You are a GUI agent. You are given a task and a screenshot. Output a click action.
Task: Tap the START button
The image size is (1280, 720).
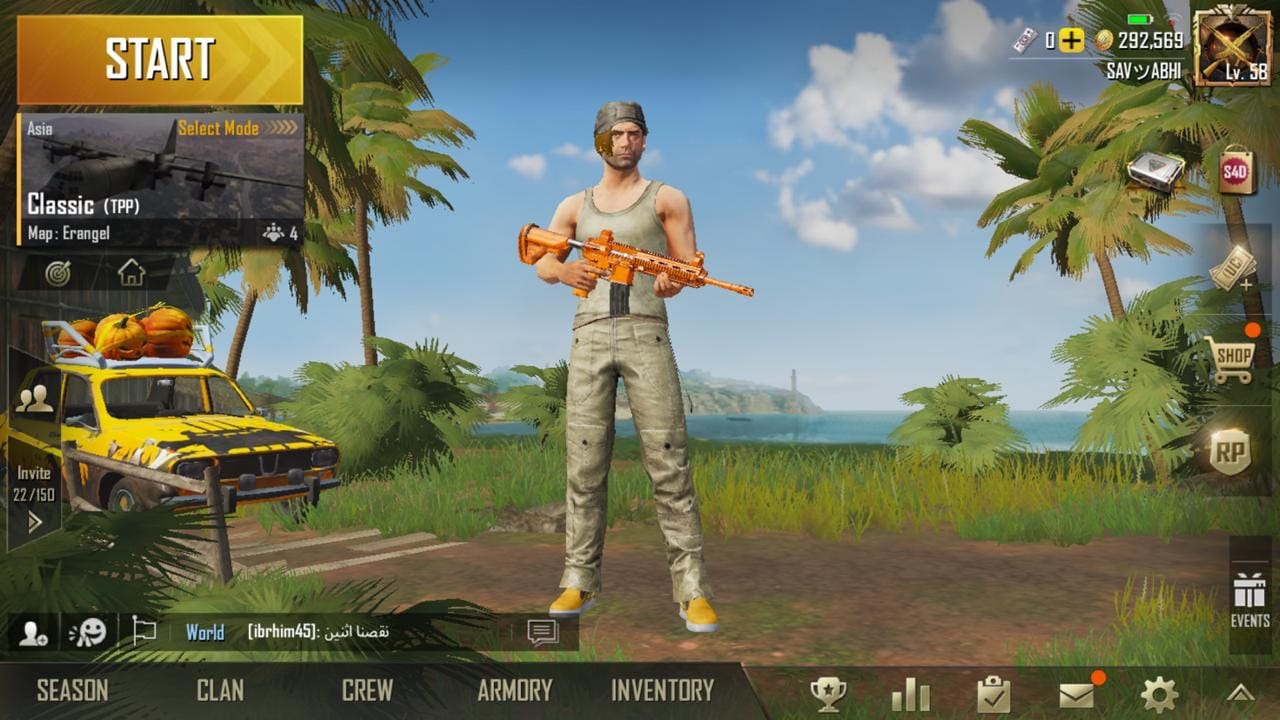(x=160, y=60)
